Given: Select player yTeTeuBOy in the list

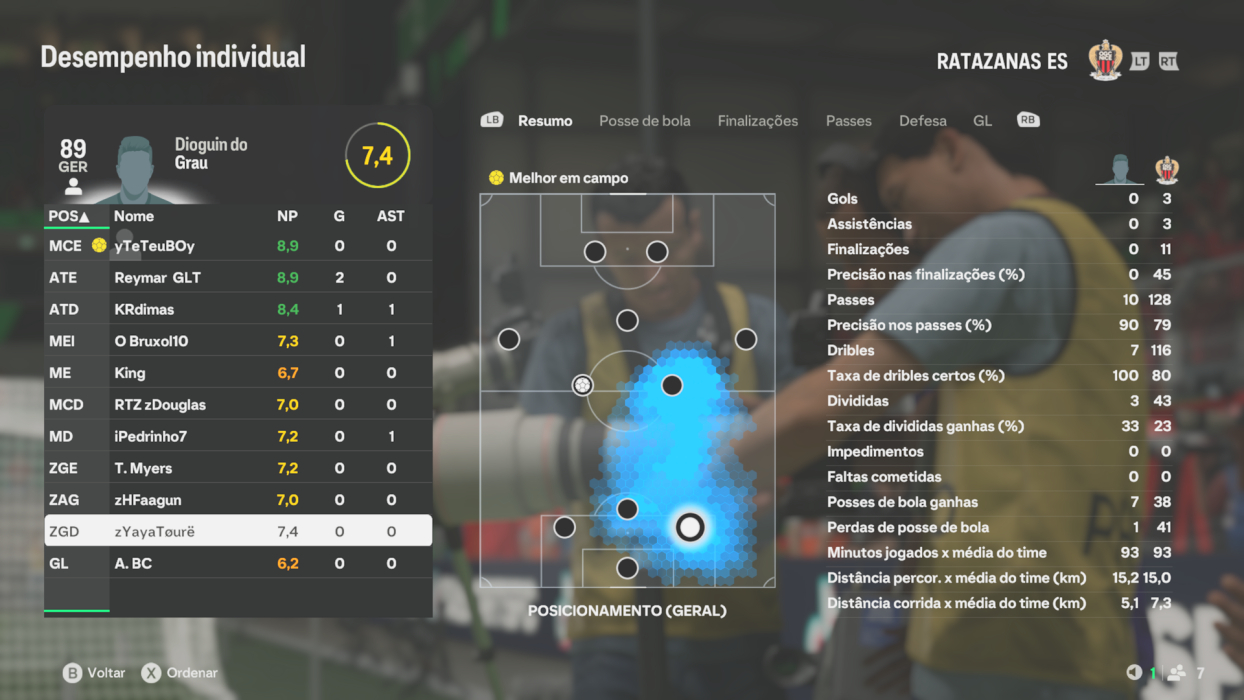Looking at the screenshot, I should click(238, 246).
